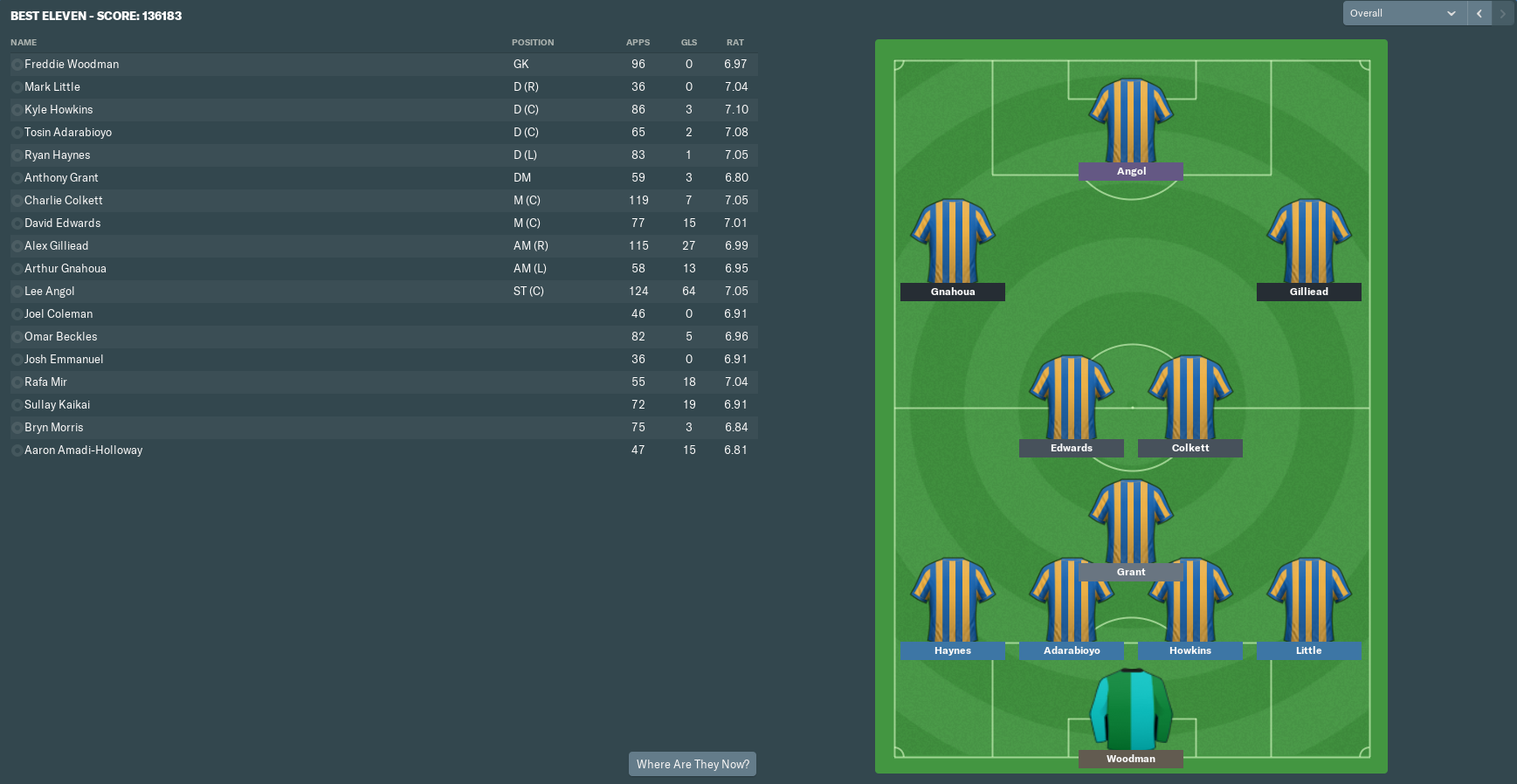Screen dimensions: 1517x784
Task: Select Freddie Woodman in the player list
Action: pyautogui.click(x=72, y=64)
